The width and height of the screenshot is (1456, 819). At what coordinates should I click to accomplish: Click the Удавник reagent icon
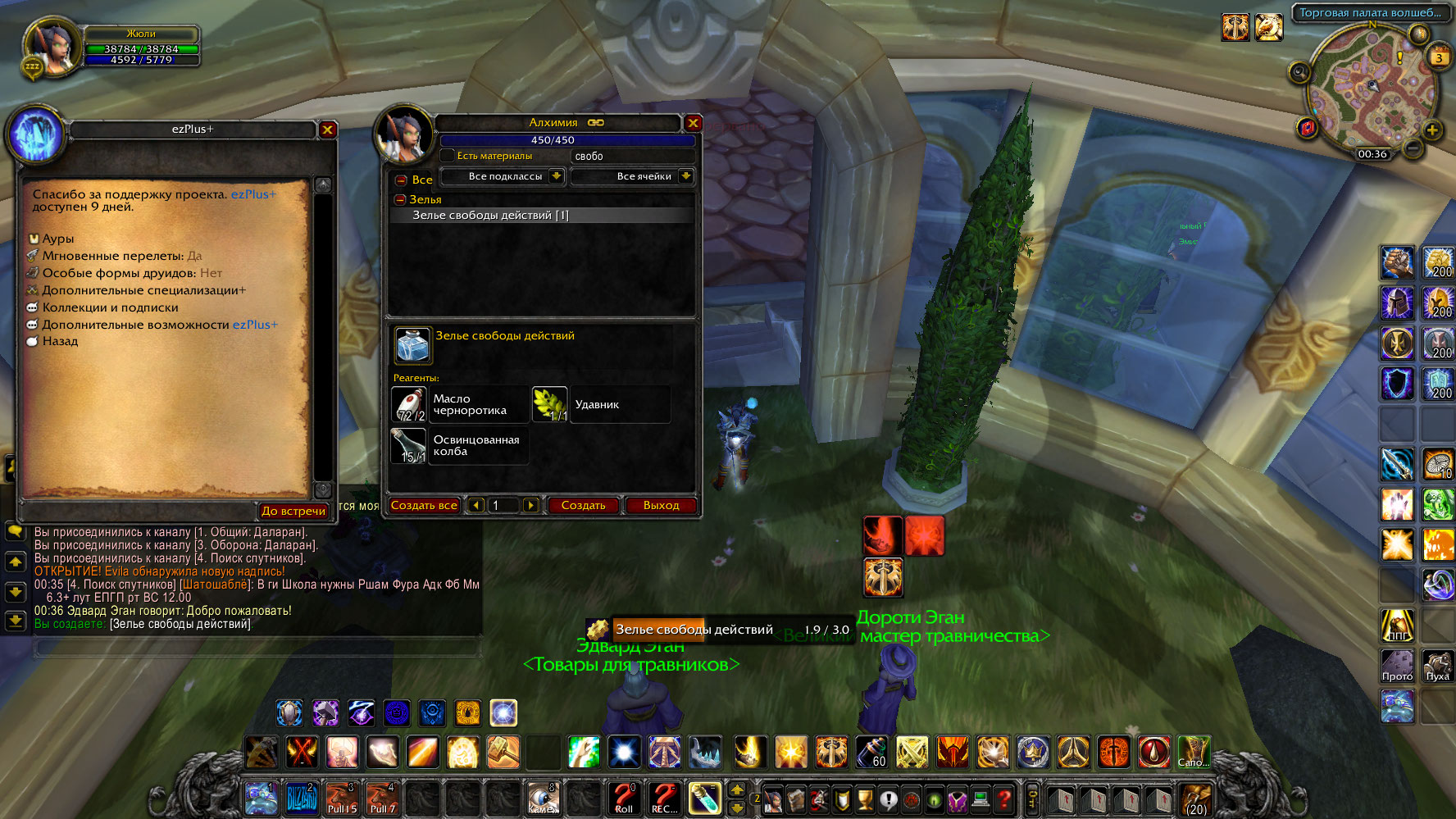coord(550,404)
